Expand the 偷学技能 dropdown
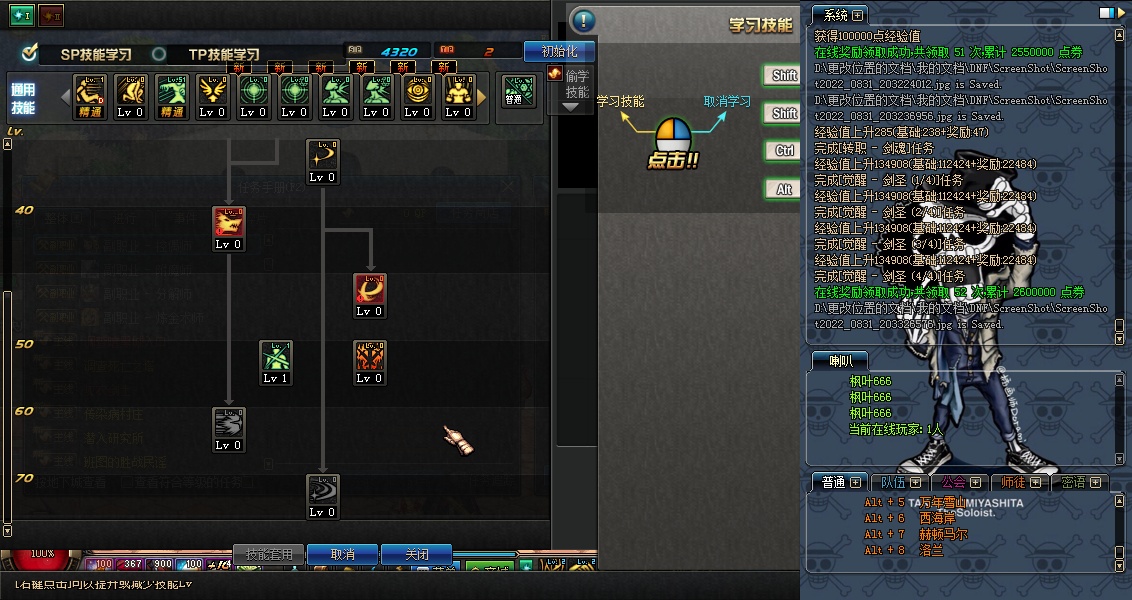 click(x=571, y=106)
